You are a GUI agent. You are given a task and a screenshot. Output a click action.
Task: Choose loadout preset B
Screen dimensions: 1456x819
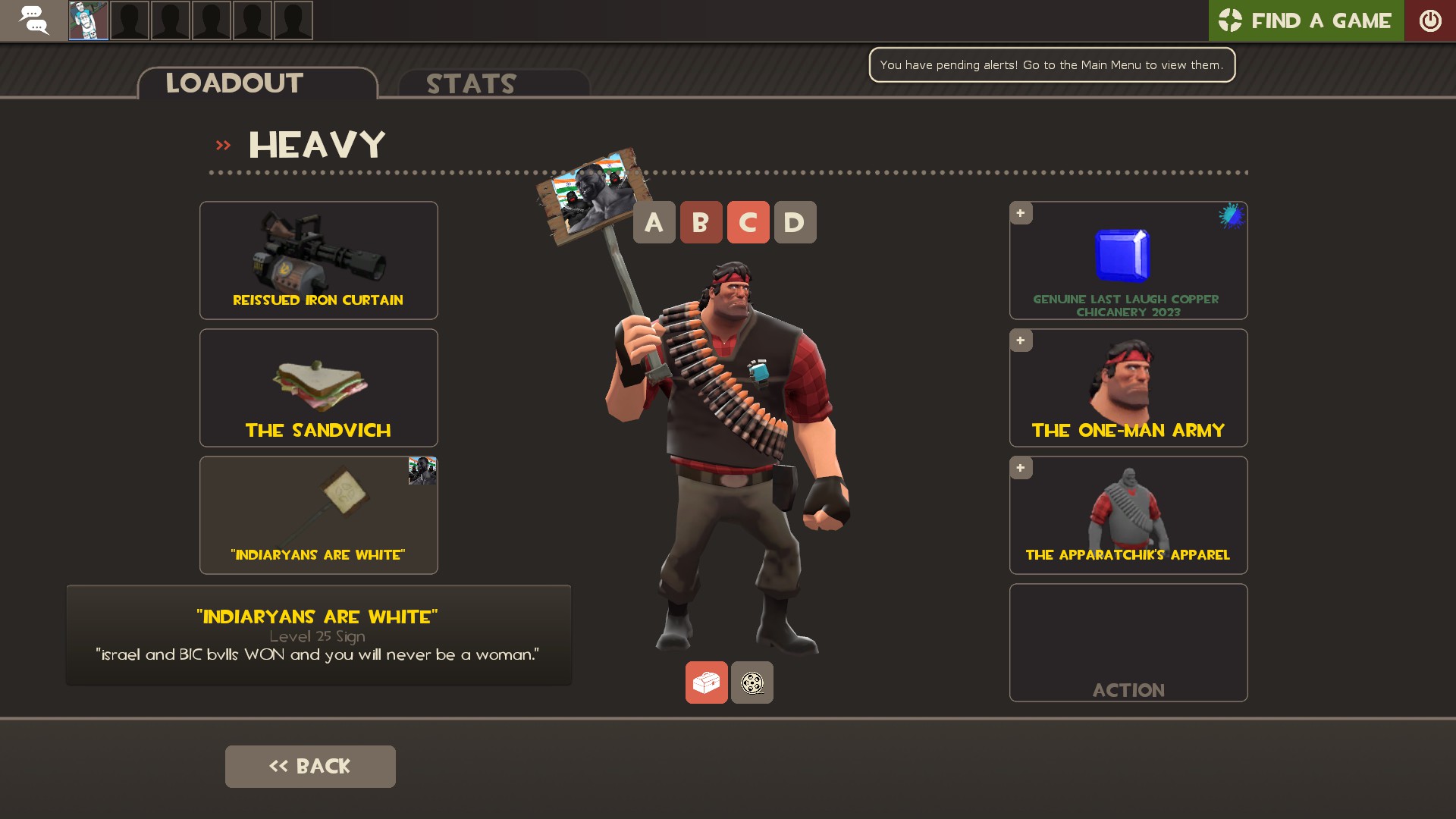point(701,222)
